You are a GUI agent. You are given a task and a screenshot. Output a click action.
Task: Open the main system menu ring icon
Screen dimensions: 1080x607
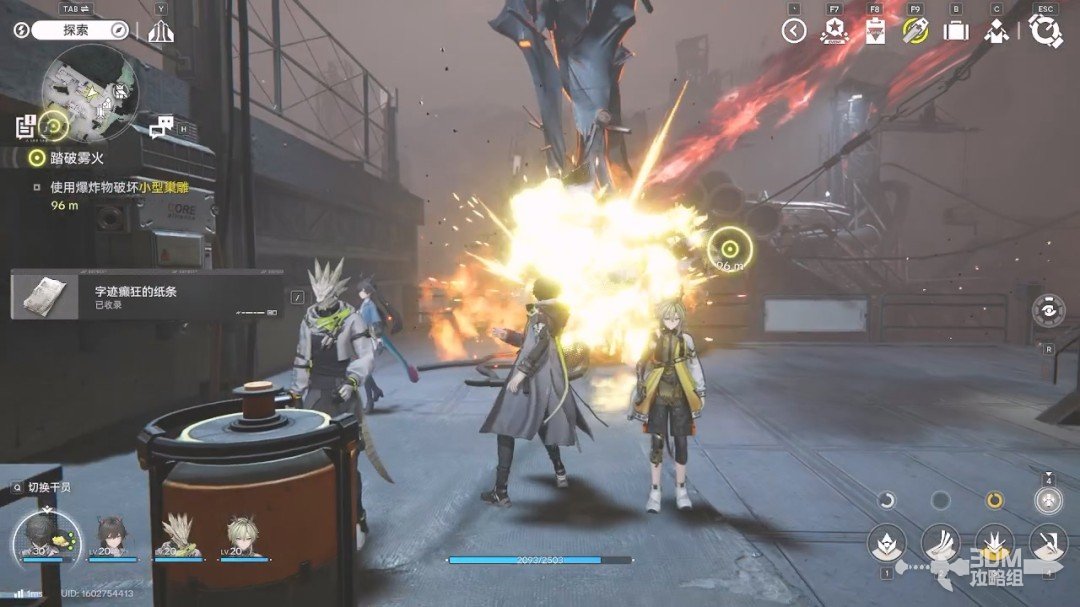click(1045, 31)
